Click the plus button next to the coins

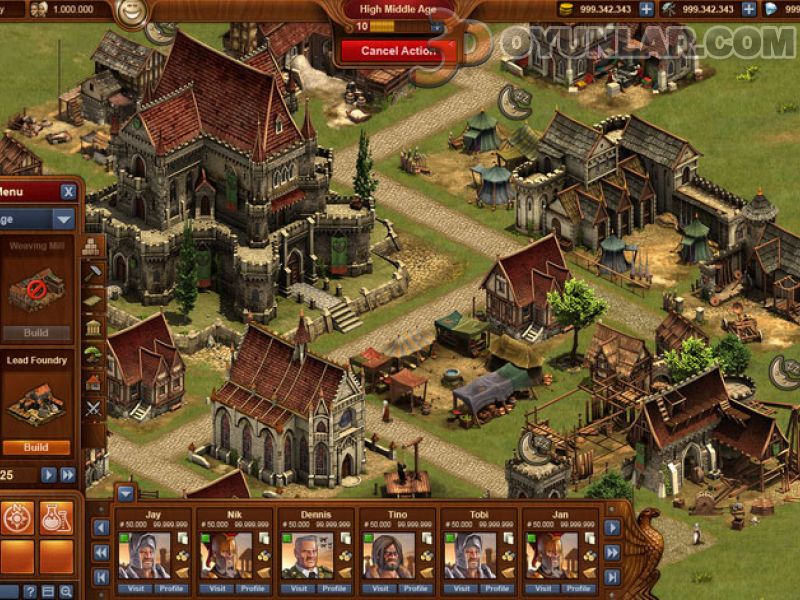pos(647,9)
